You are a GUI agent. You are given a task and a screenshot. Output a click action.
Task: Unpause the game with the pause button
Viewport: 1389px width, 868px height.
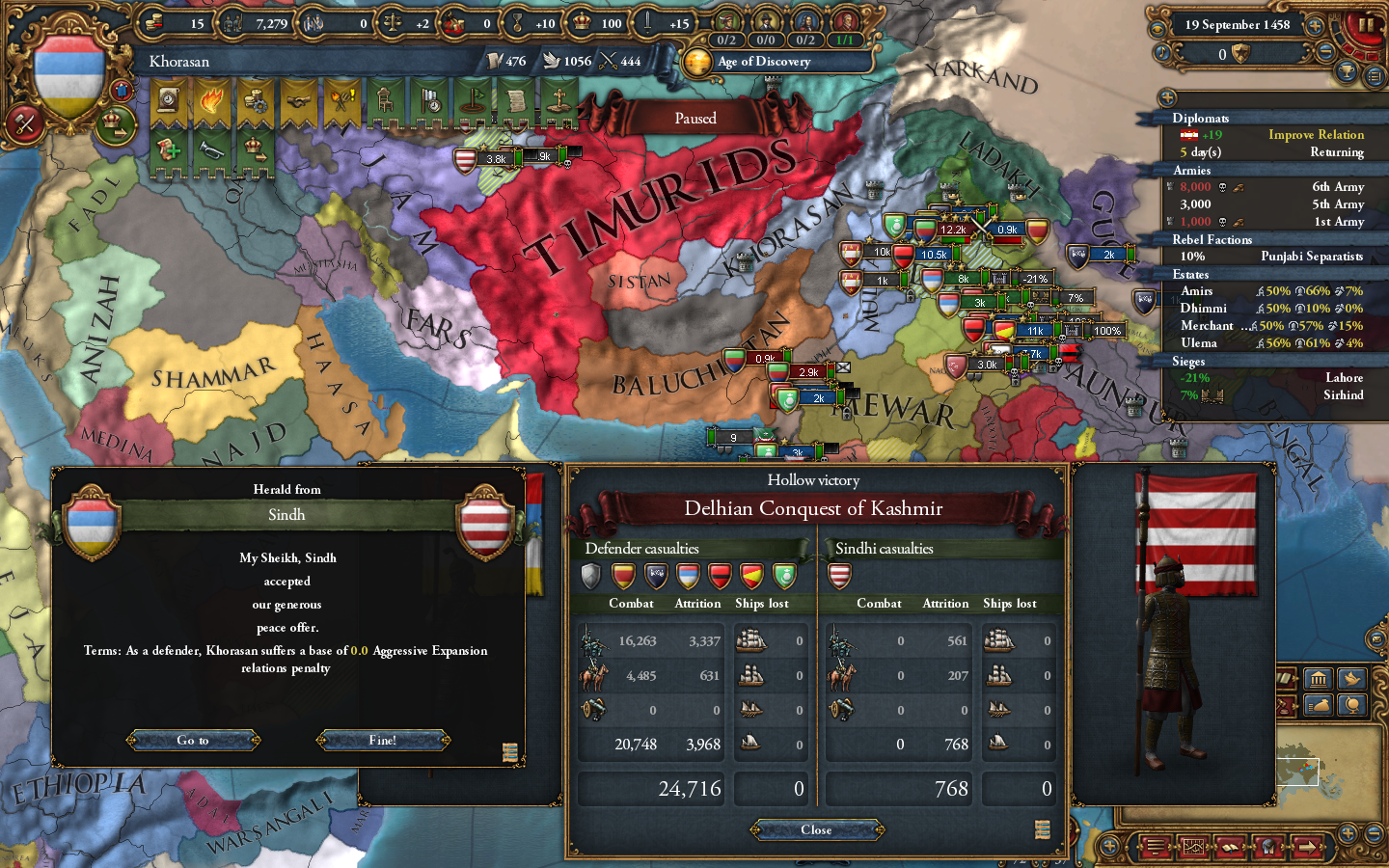point(1365,27)
